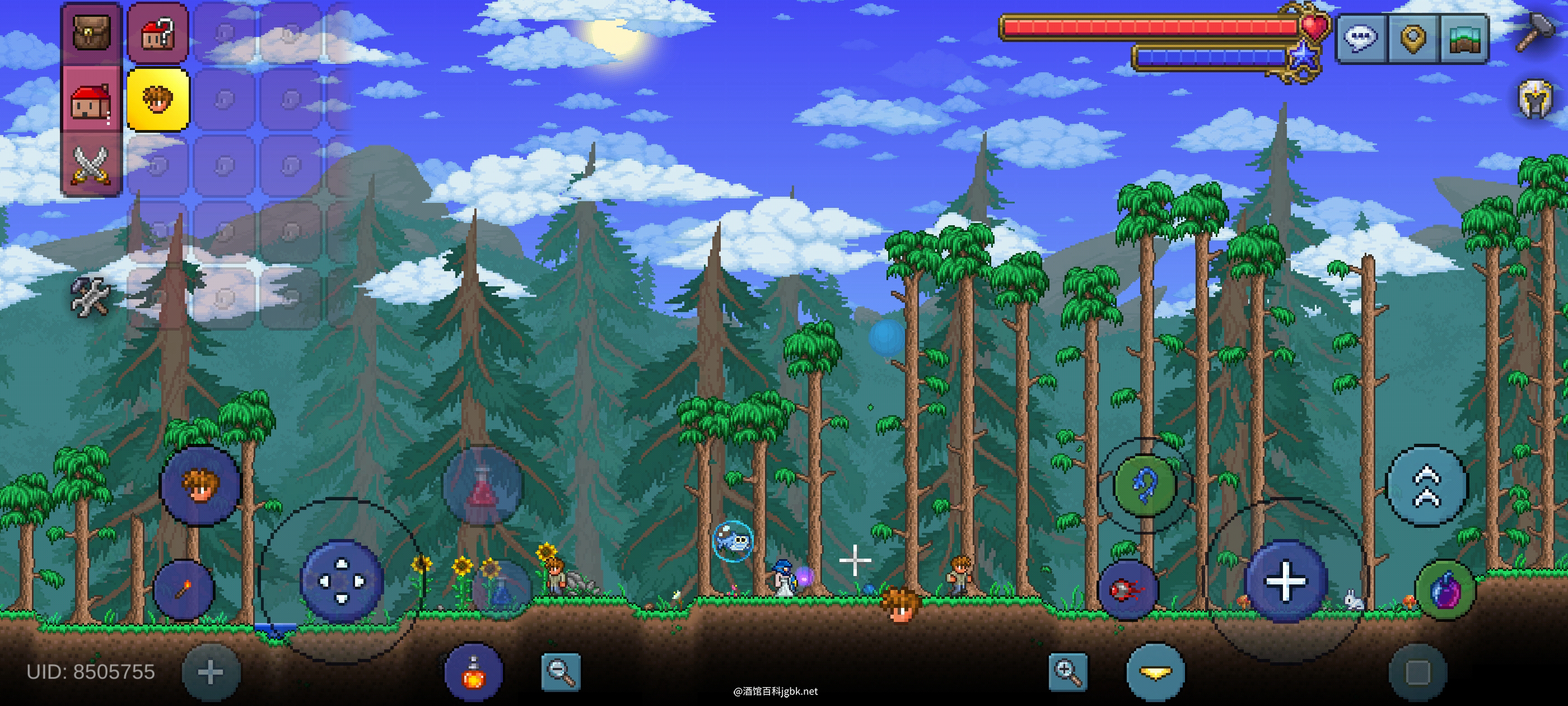Select the housing query tool
The width and height of the screenshot is (1568, 706).
[158, 34]
